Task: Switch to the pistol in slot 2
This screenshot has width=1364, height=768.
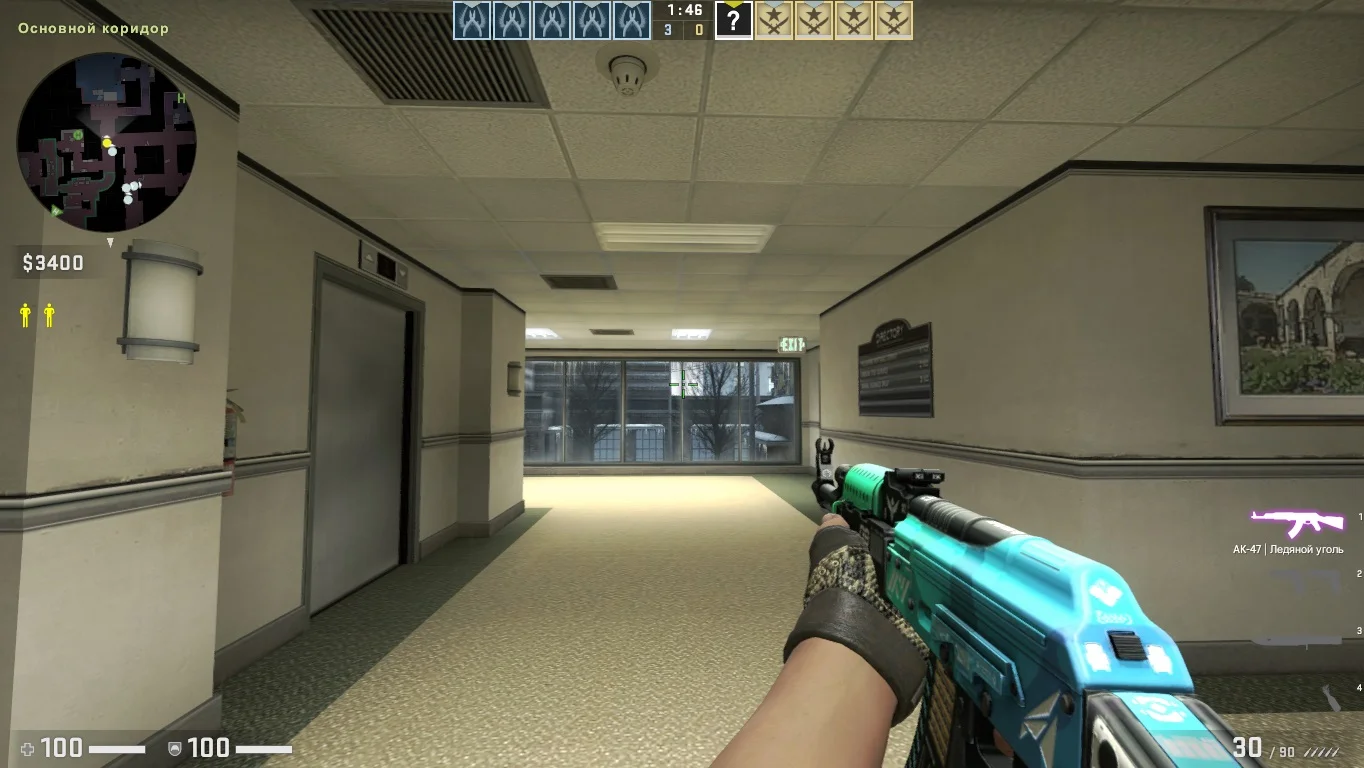Action: coord(1304,579)
